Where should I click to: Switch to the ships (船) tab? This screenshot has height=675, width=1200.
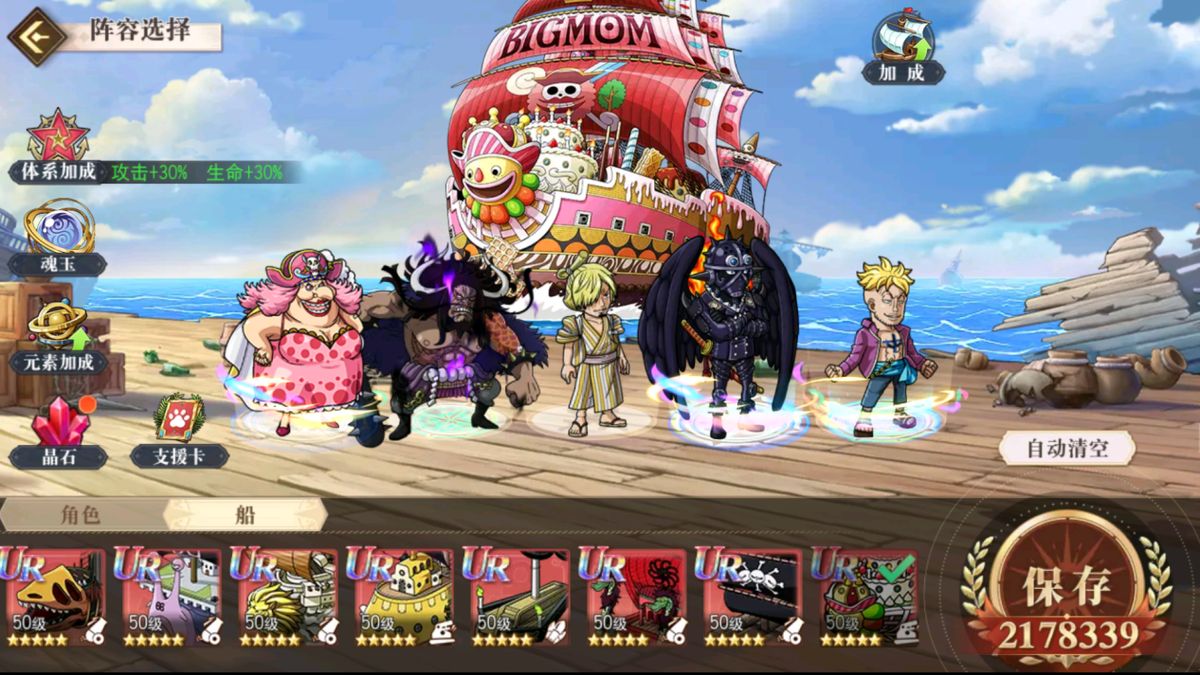coord(245,515)
